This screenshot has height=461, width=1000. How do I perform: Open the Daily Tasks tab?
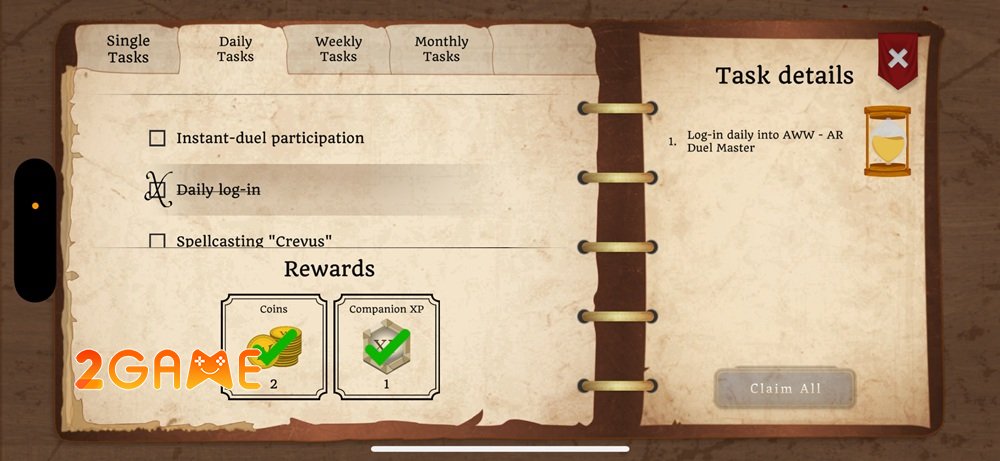tap(235, 49)
